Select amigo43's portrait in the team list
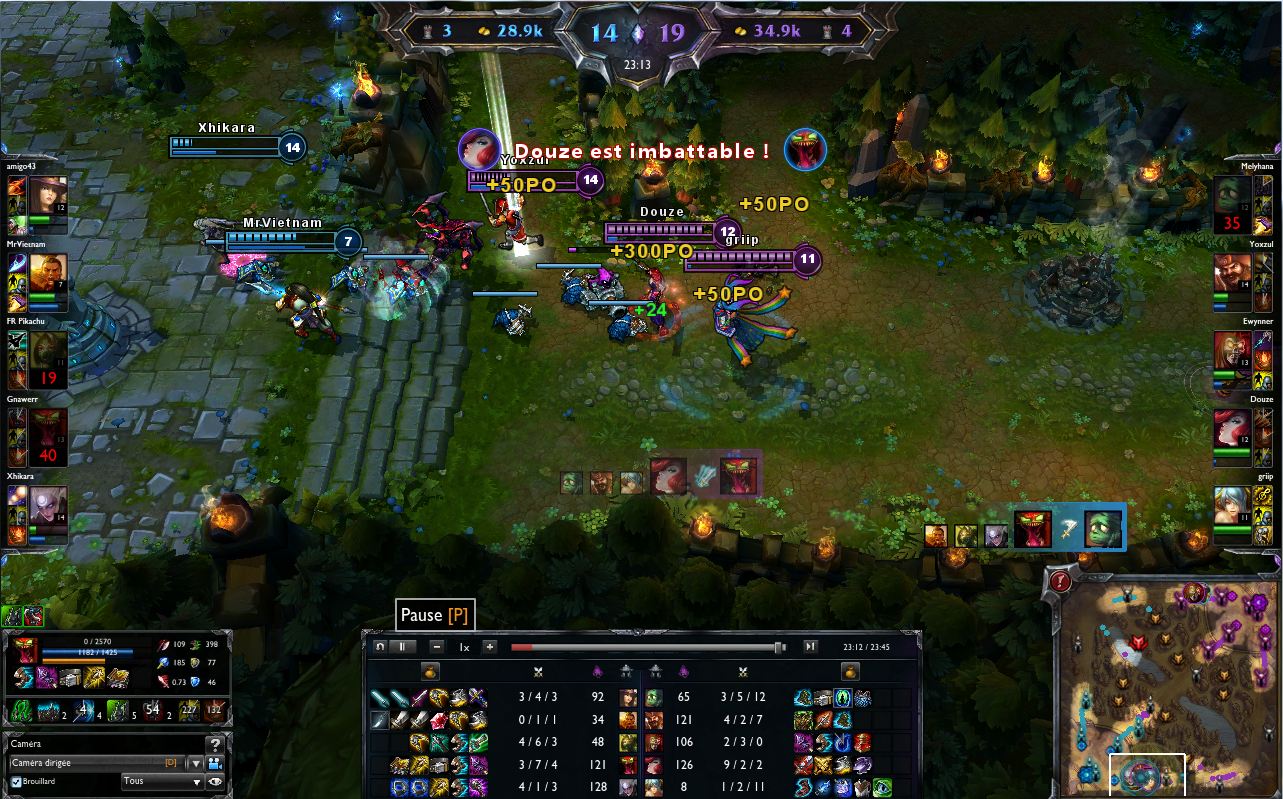This screenshot has height=799, width=1283. 48,194
